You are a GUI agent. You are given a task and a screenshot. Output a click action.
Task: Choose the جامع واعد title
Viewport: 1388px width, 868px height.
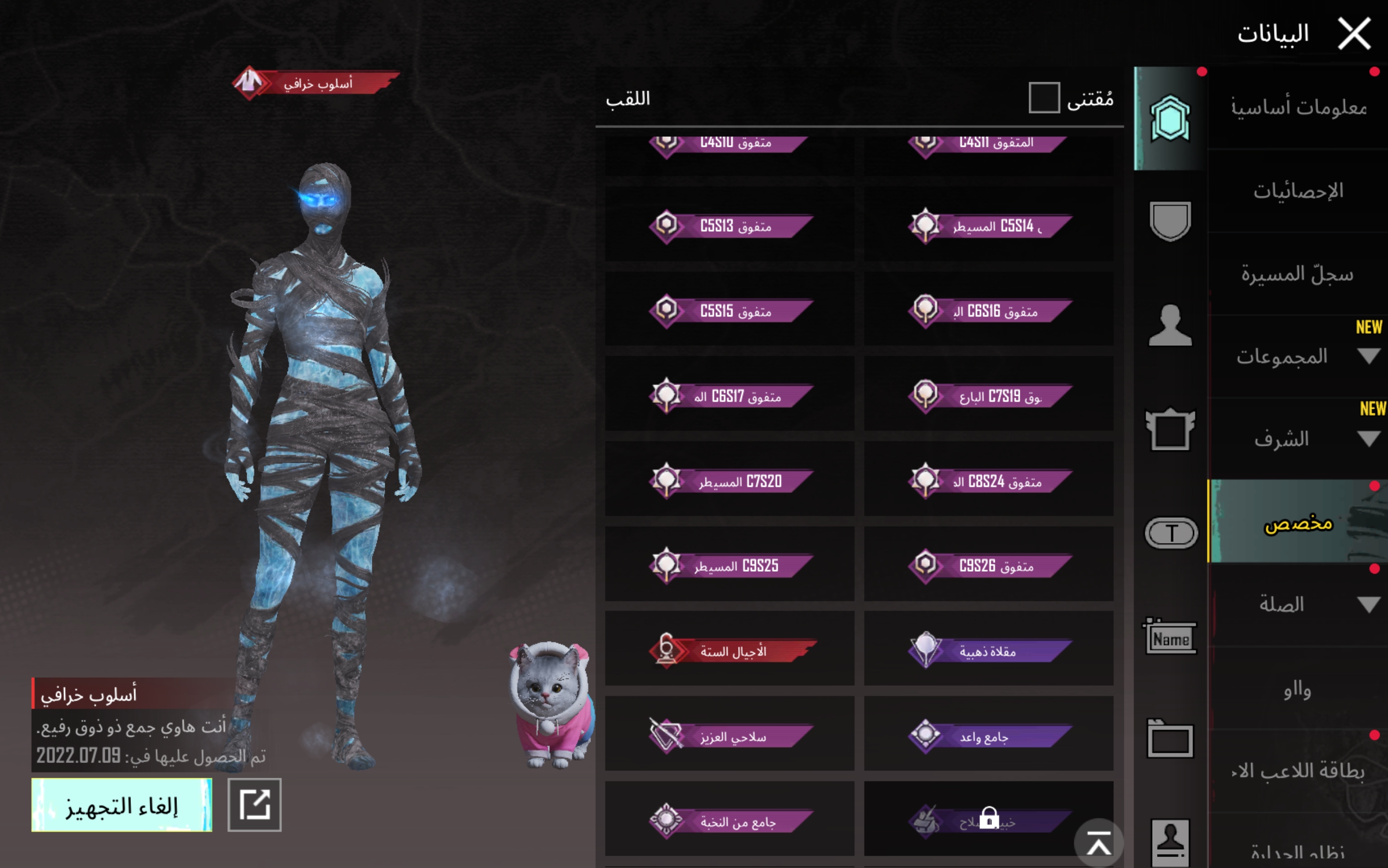(988, 735)
